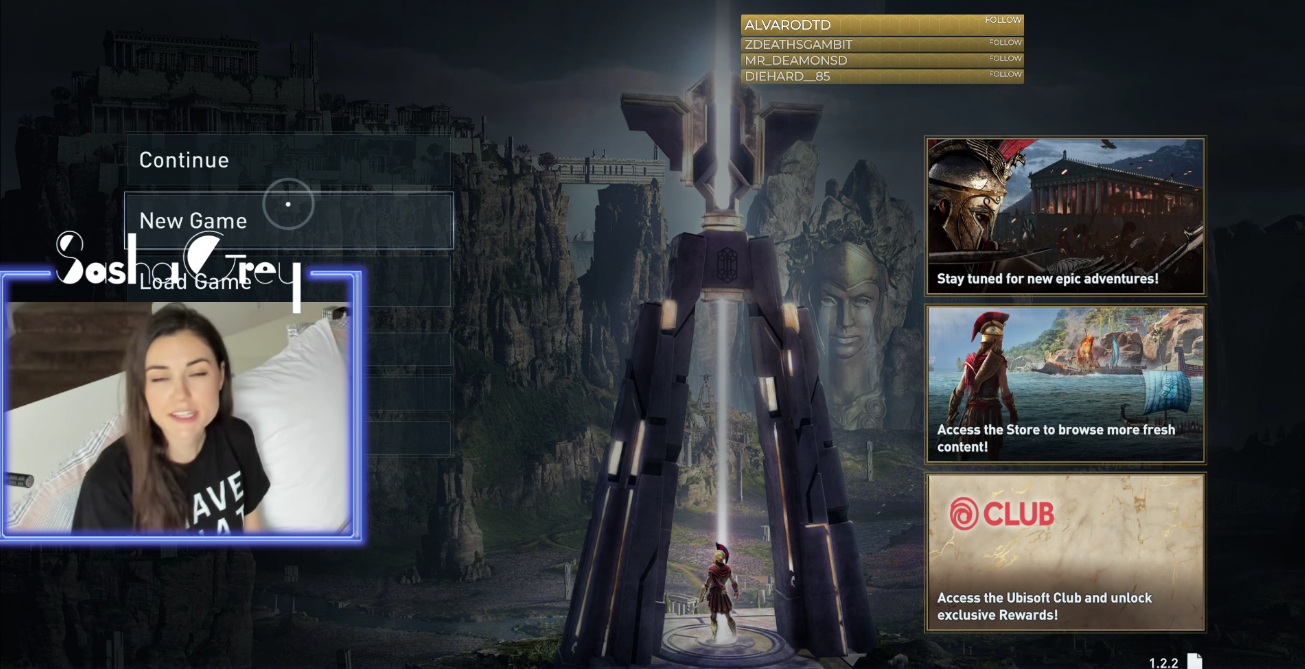Select Continue from the main menu
The height and width of the screenshot is (669, 1305).
pos(288,160)
